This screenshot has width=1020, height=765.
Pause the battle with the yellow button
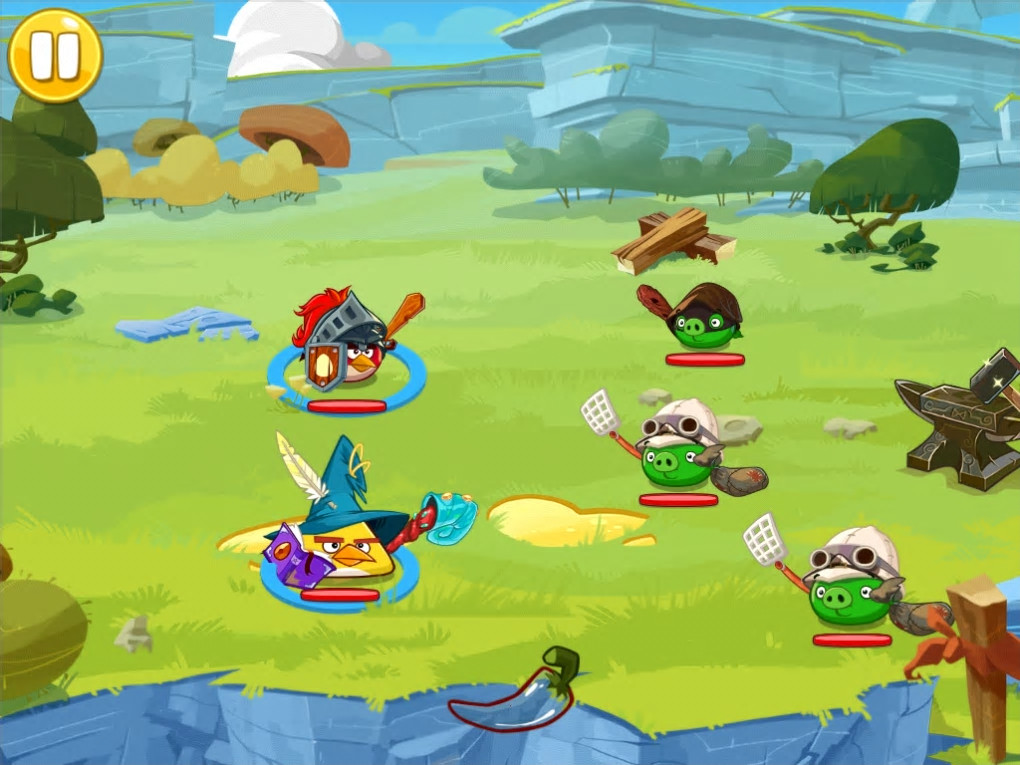[55, 55]
